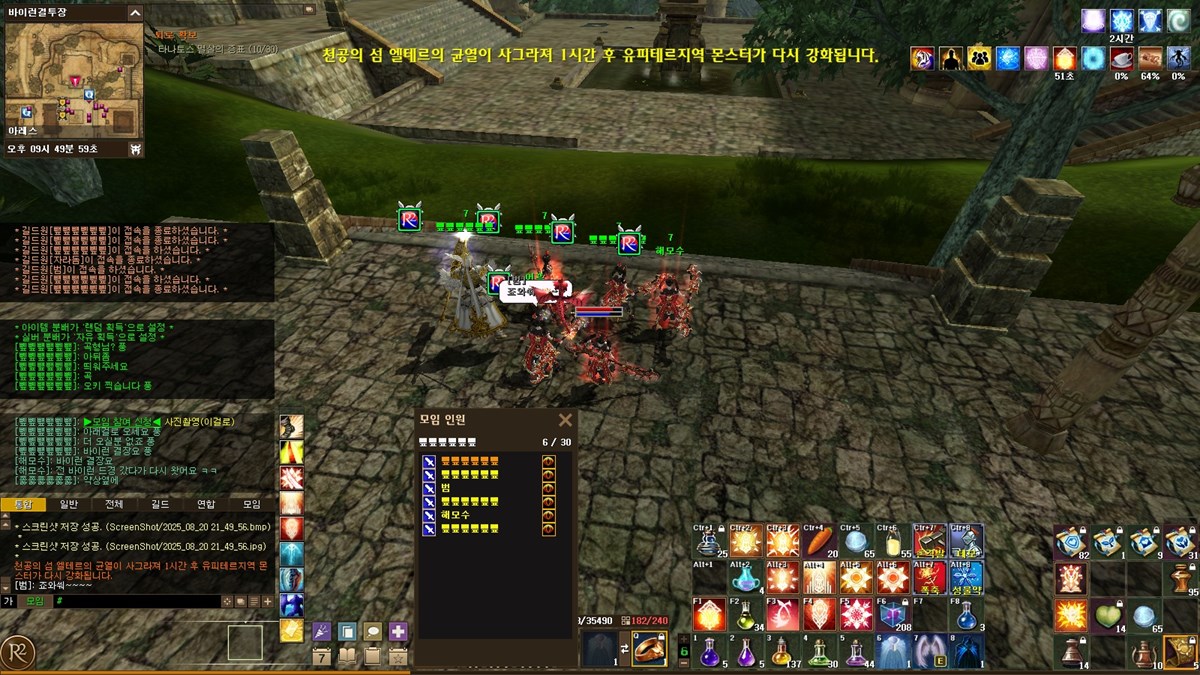This screenshot has width=1200, height=675.
Task: Activate the snowflake skill in the Alt+8 slot
Action: [x=968, y=577]
